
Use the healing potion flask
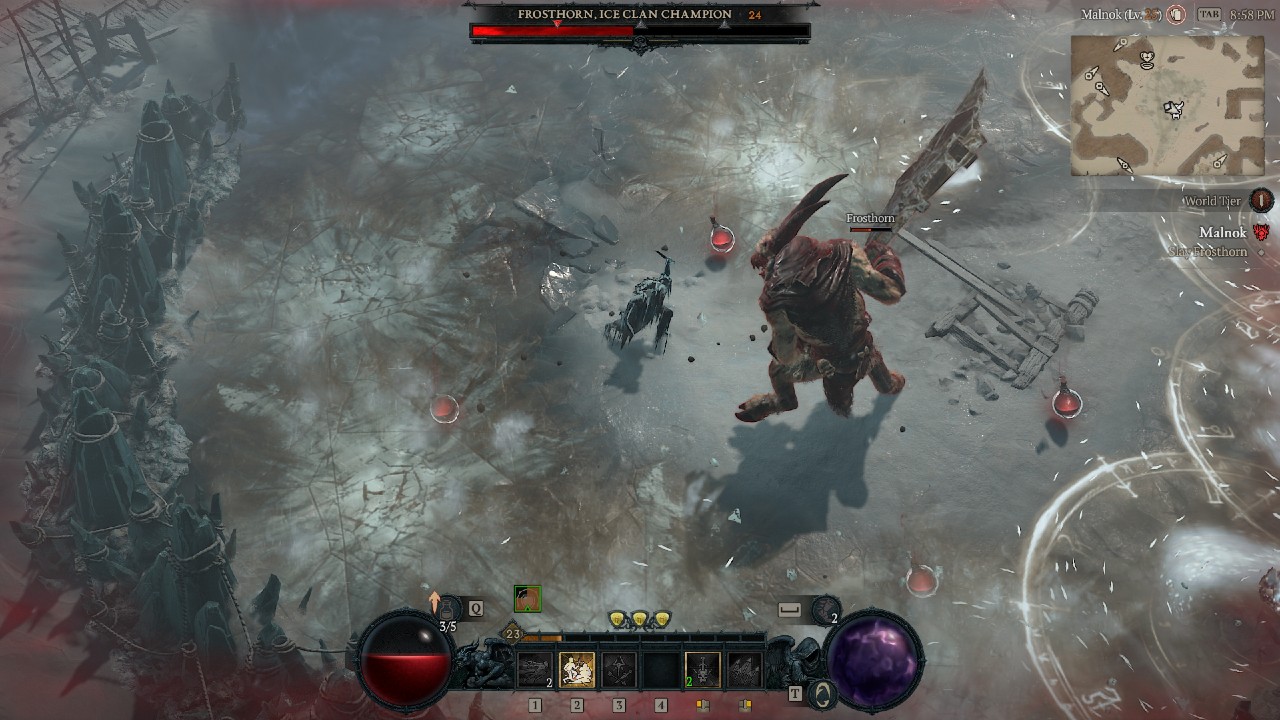[x=449, y=608]
